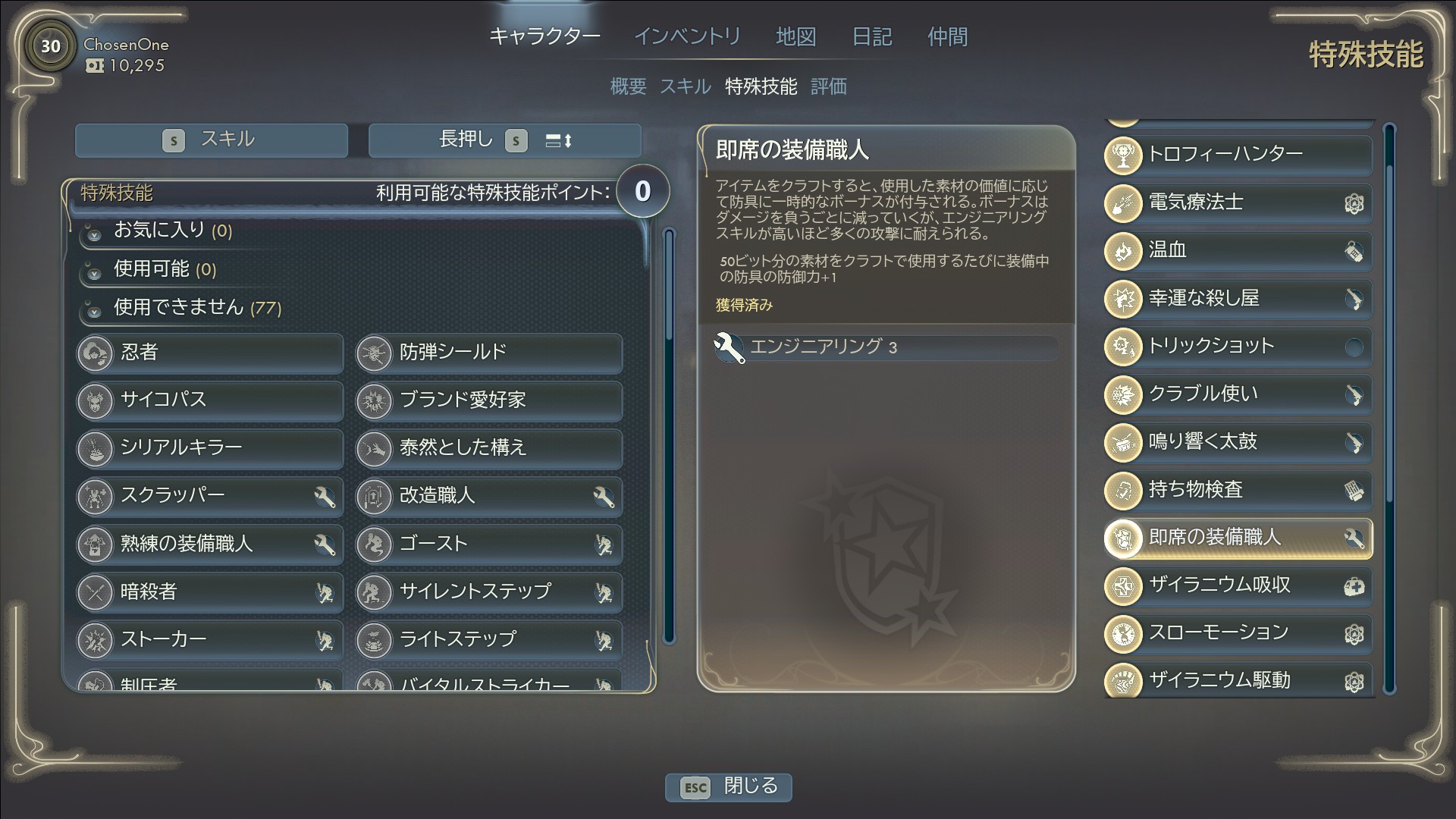Choose the 防弾シールド perk
The width and height of the screenshot is (1456, 819).
point(489,353)
